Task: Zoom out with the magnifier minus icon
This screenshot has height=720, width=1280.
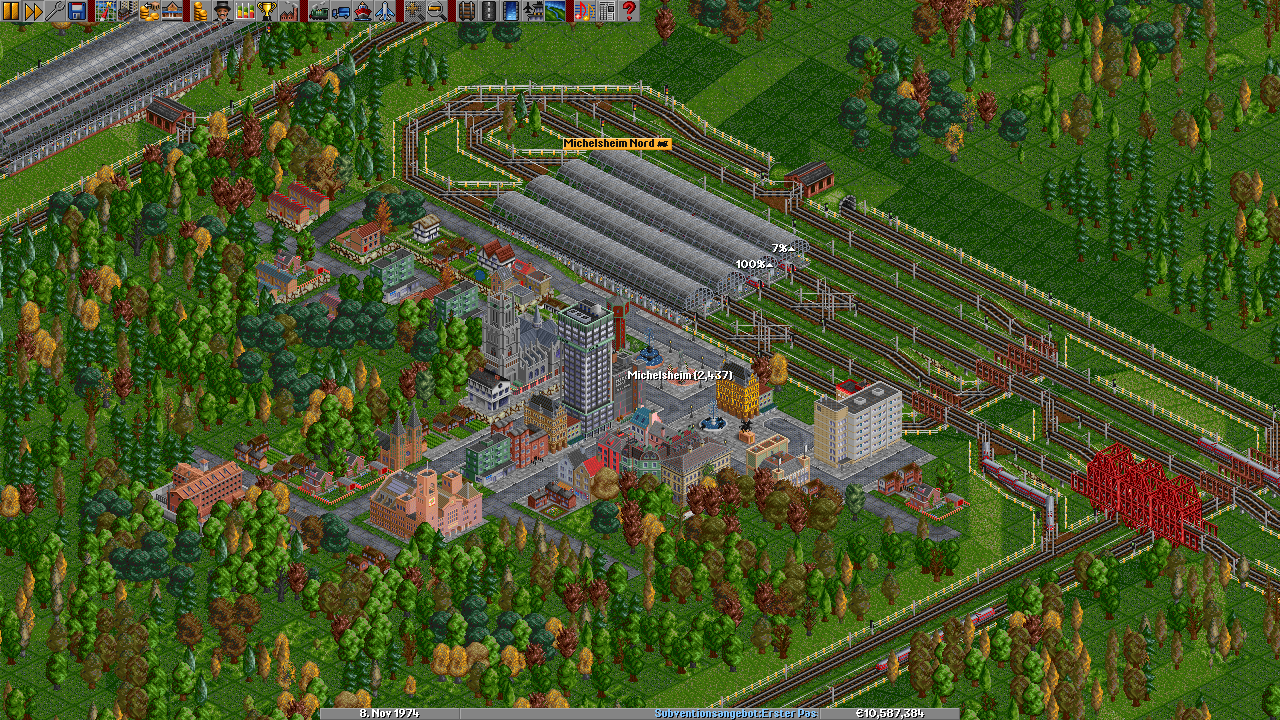Action: pyautogui.click(x=436, y=11)
